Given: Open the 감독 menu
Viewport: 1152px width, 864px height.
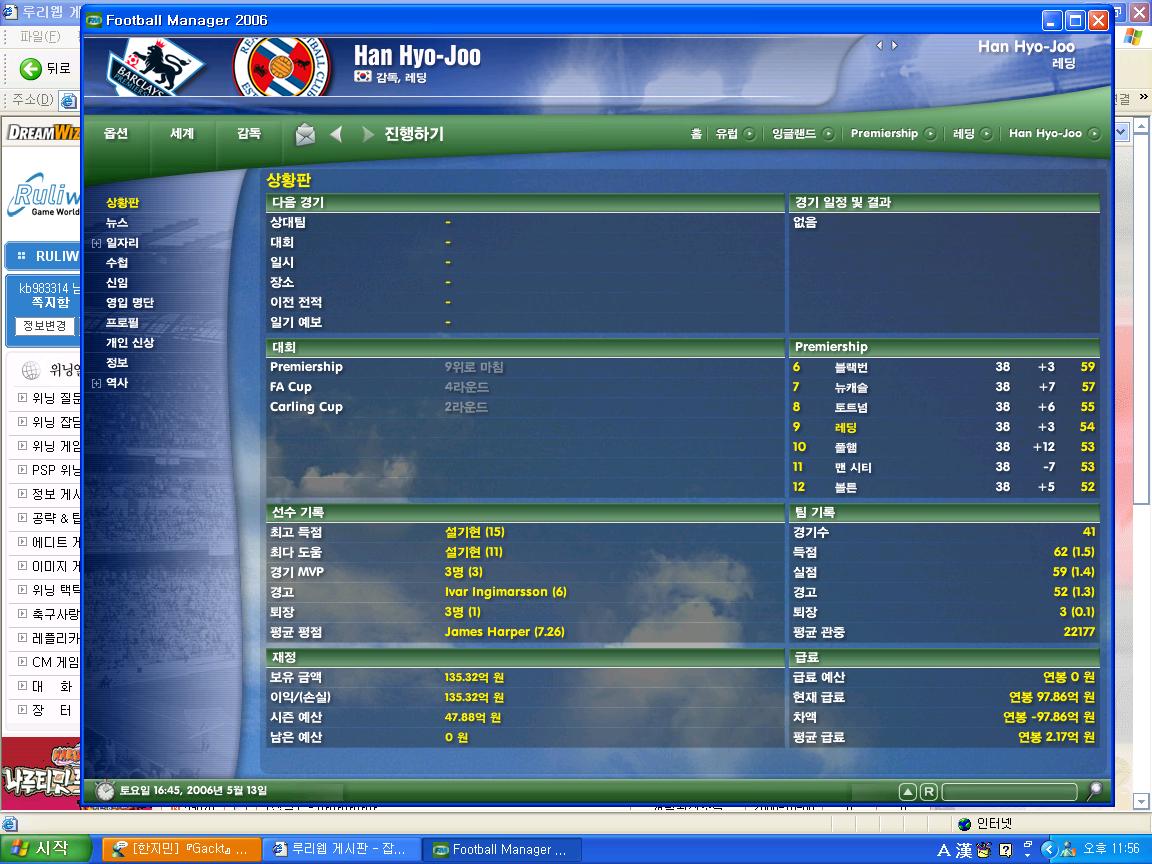Looking at the screenshot, I should coord(249,133).
